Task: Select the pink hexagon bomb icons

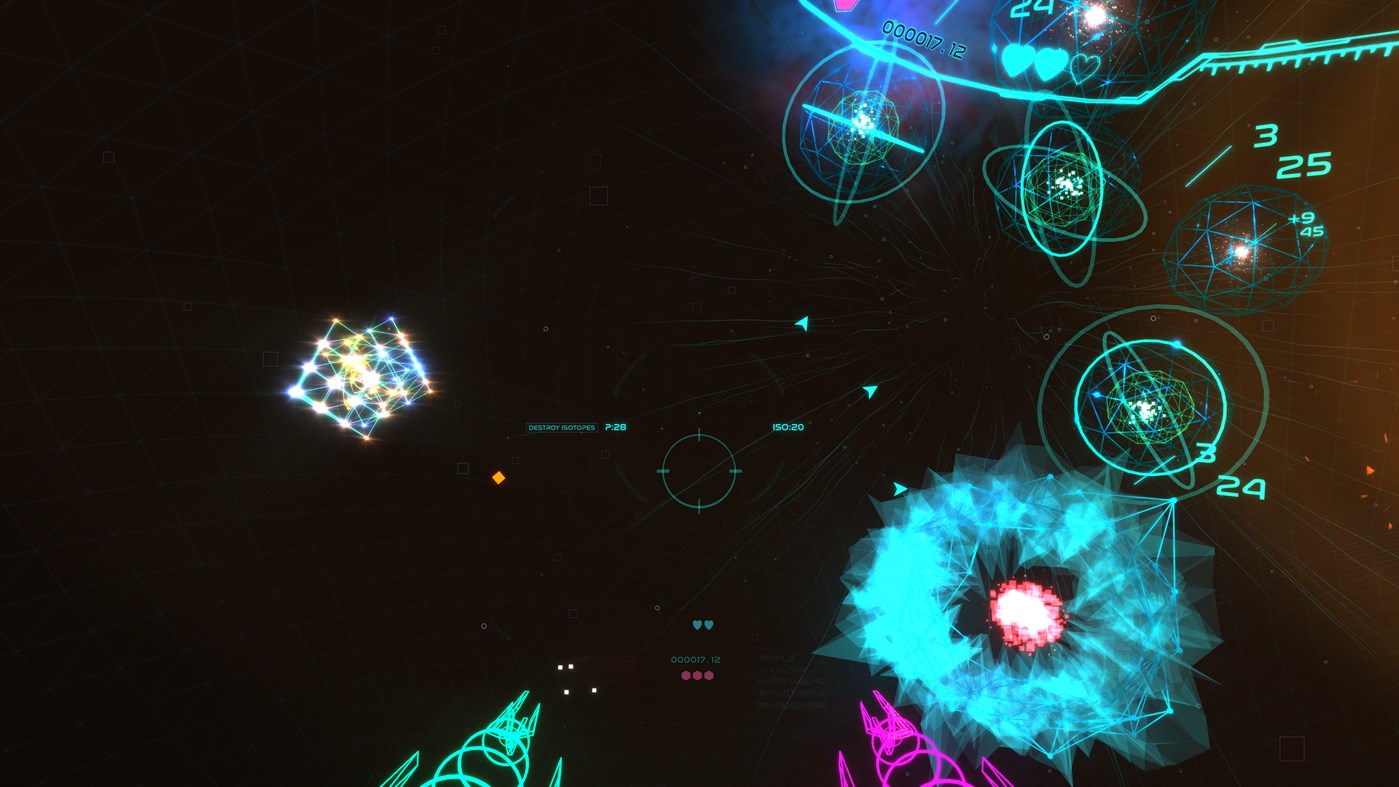Action: pos(697,674)
